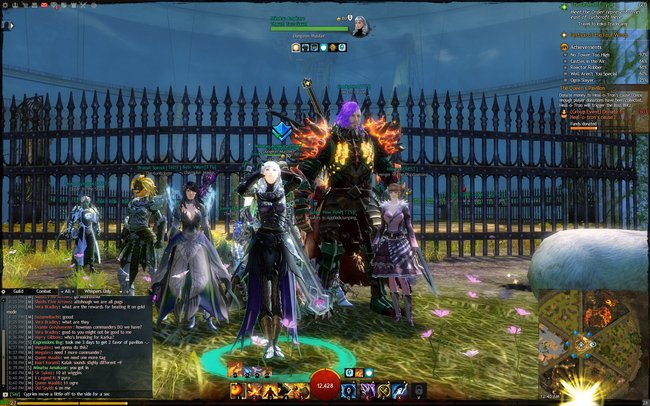Switch to the Guild chat tab
The width and height of the screenshot is (650, 406).
(18, 291)
